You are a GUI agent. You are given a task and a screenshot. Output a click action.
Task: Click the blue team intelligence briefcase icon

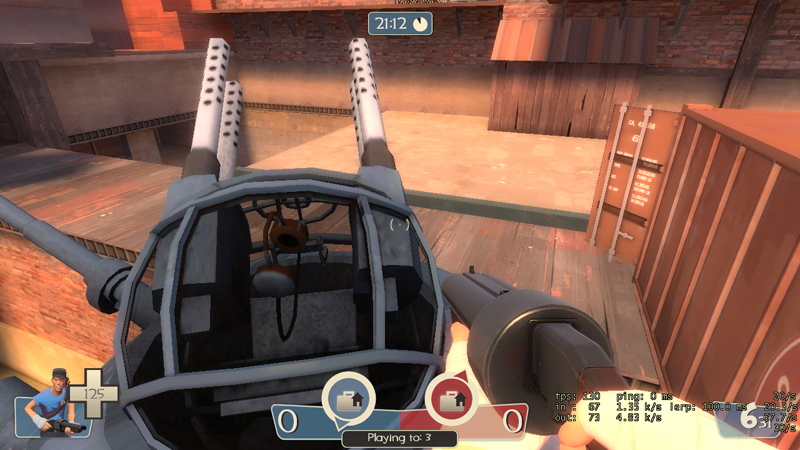349,400
